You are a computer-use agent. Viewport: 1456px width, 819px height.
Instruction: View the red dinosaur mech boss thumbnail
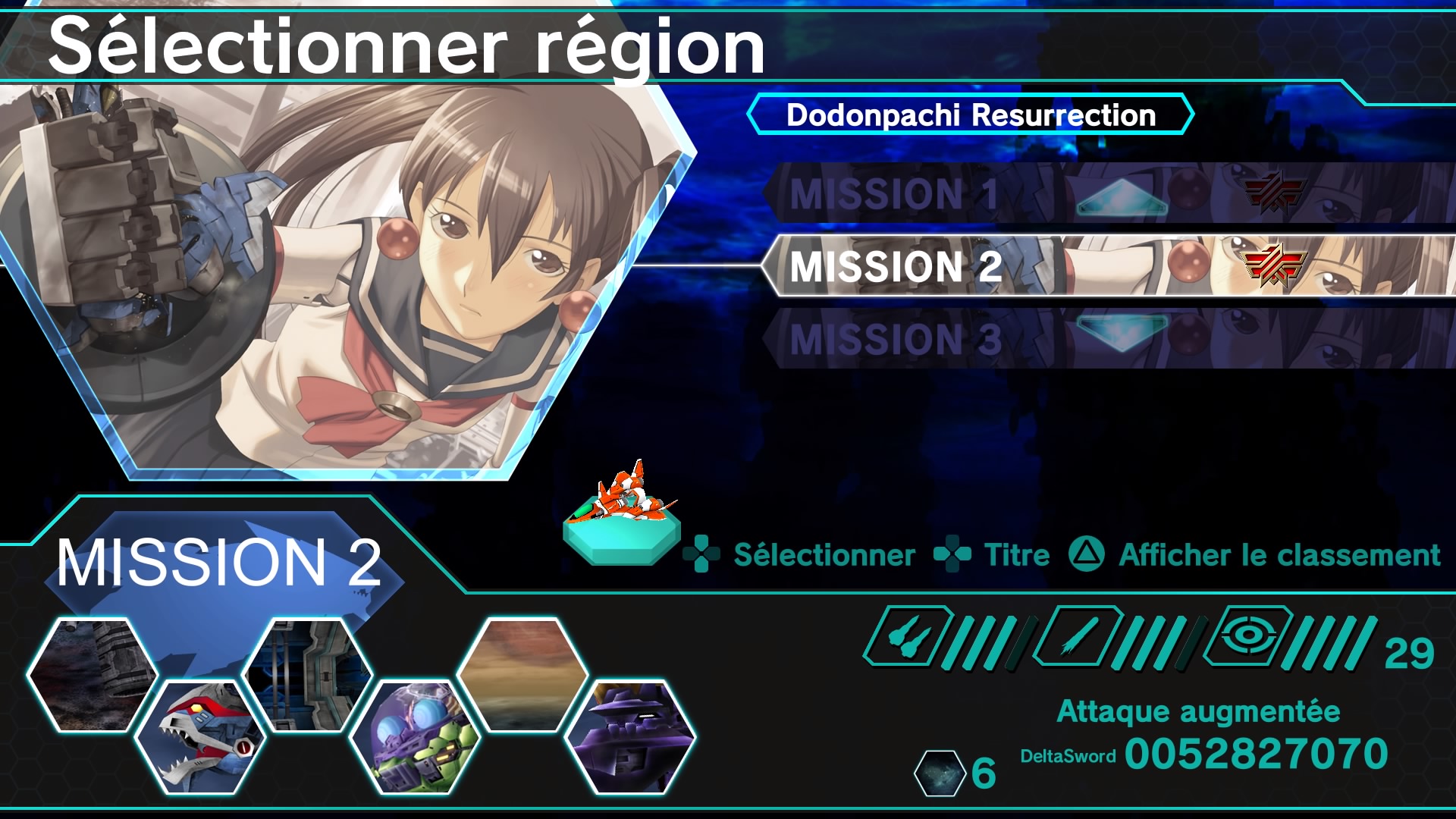click(200, 737)
